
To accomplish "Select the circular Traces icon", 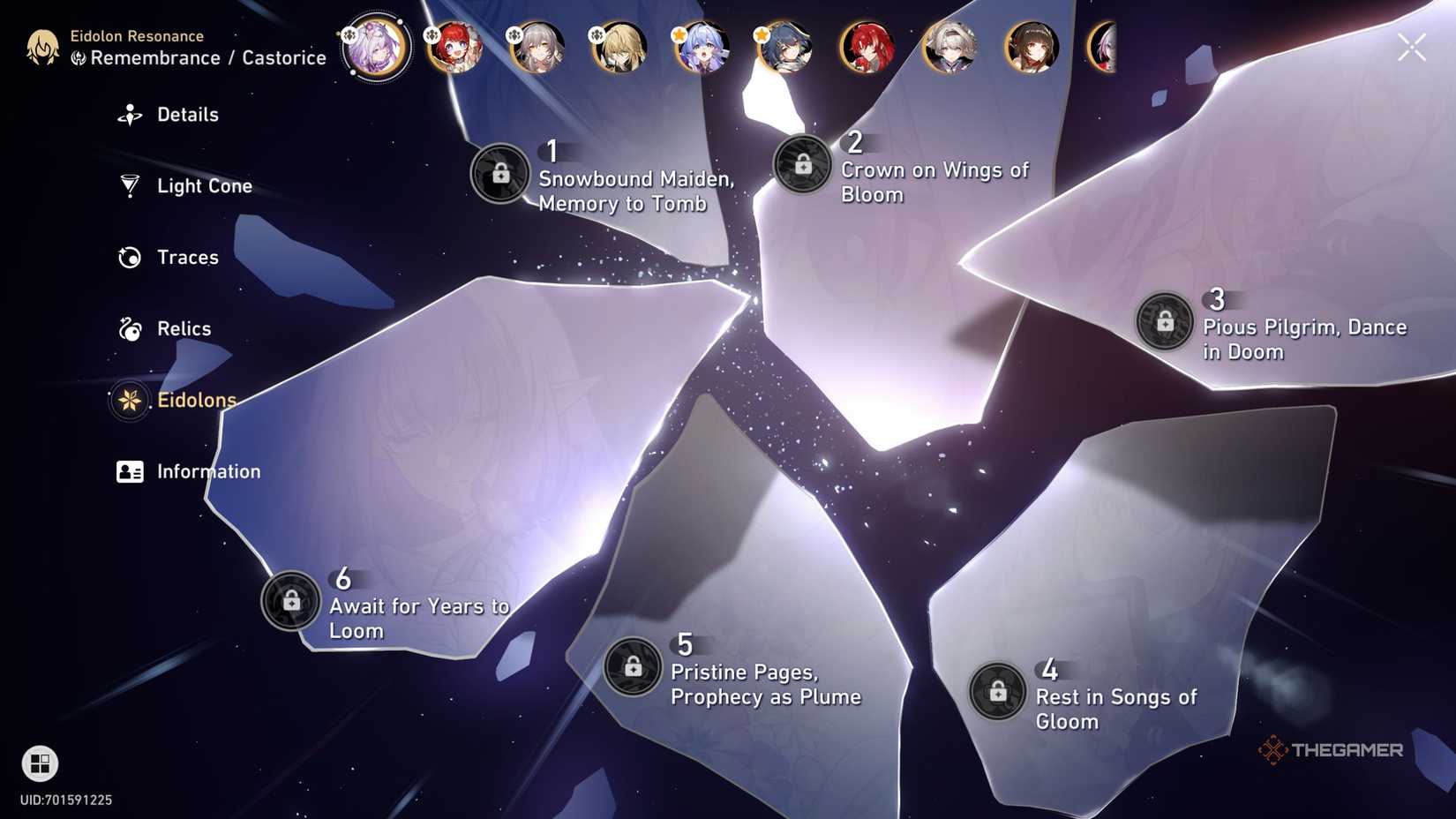I will (130, 257).
